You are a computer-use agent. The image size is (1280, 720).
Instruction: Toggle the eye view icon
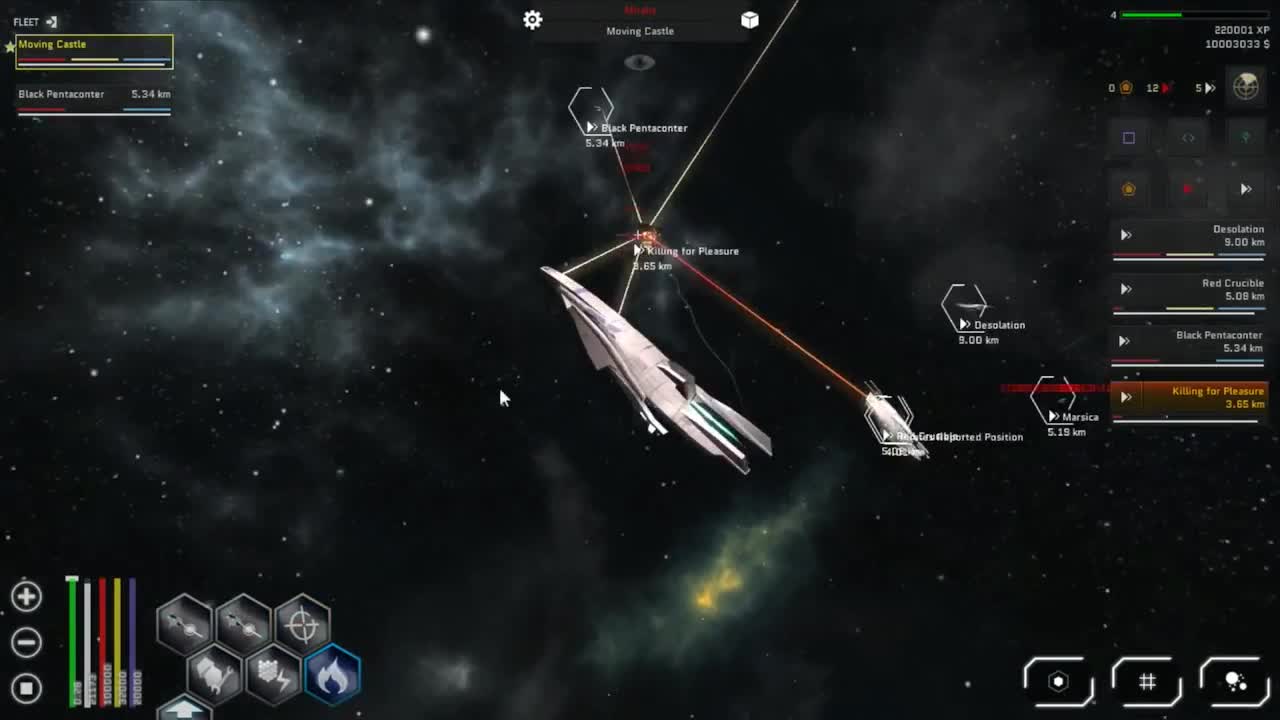[x=640, y=63]
